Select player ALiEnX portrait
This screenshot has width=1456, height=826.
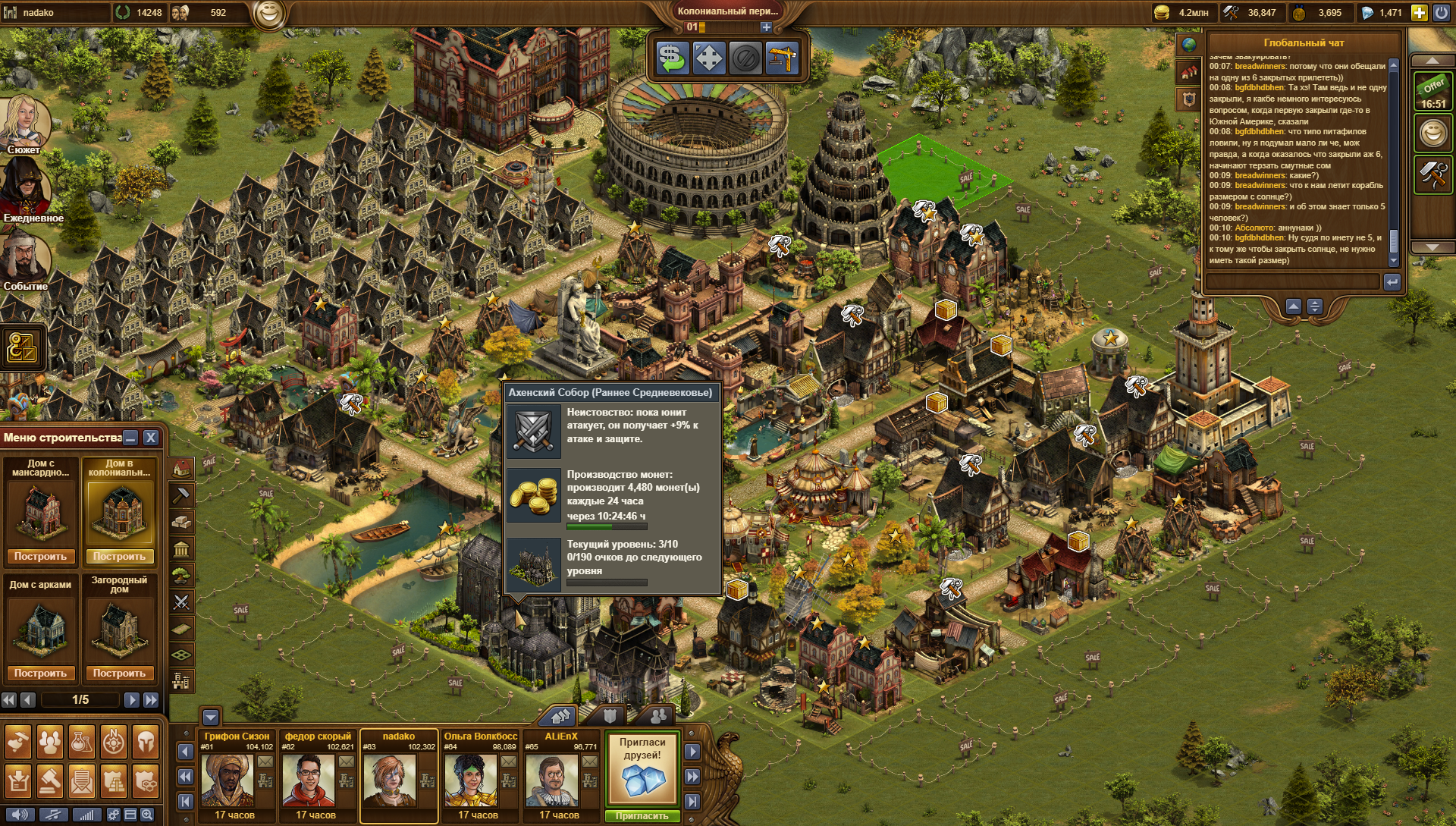pos(551,780)
